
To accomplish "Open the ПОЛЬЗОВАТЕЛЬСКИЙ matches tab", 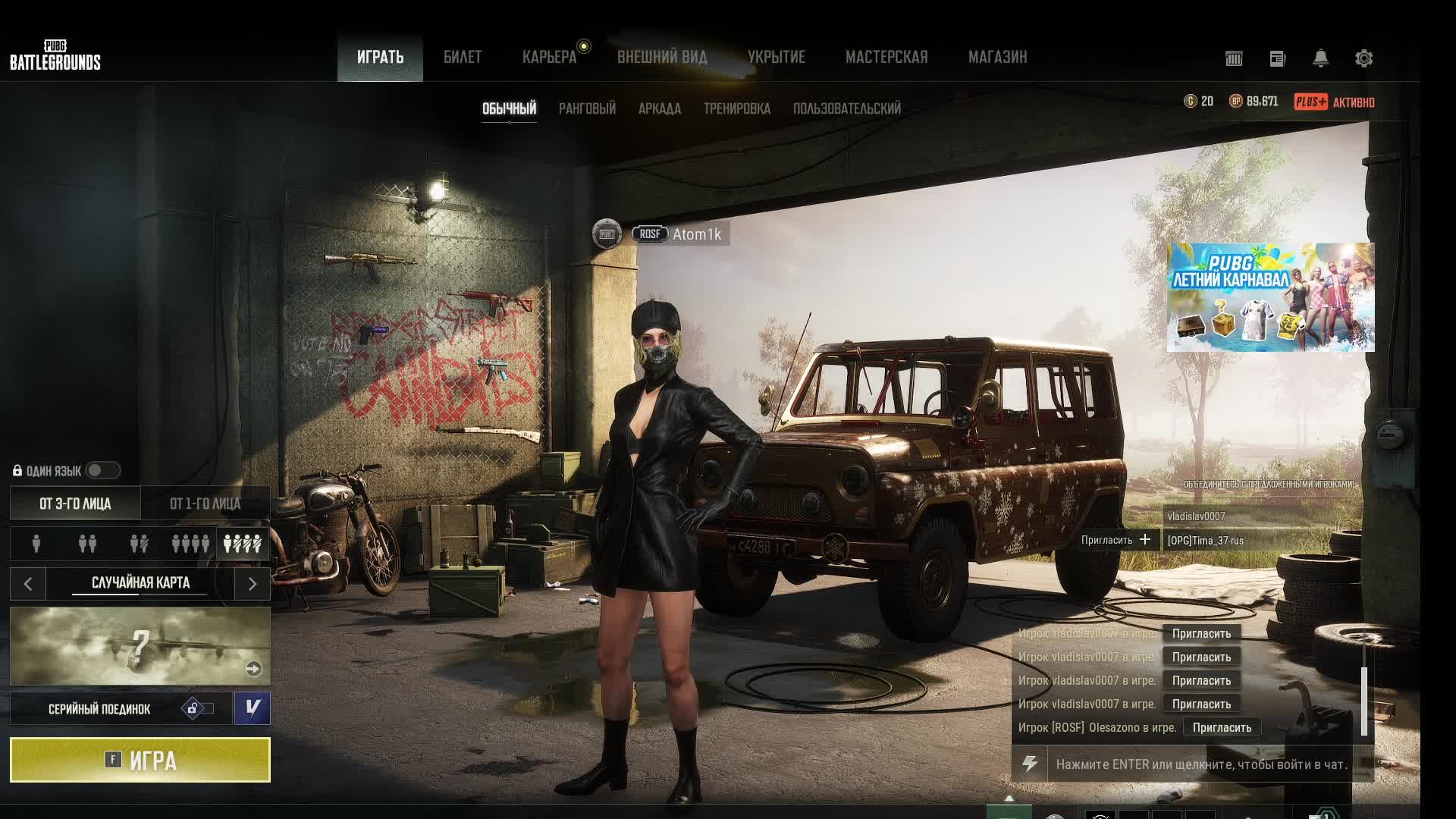I will [846, 109].
